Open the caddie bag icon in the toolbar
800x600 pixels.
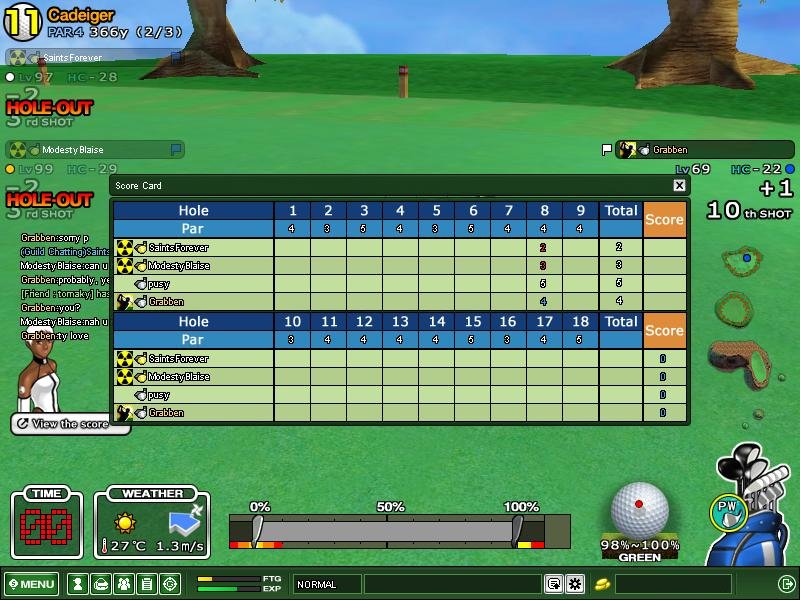(x=100, y=584)
